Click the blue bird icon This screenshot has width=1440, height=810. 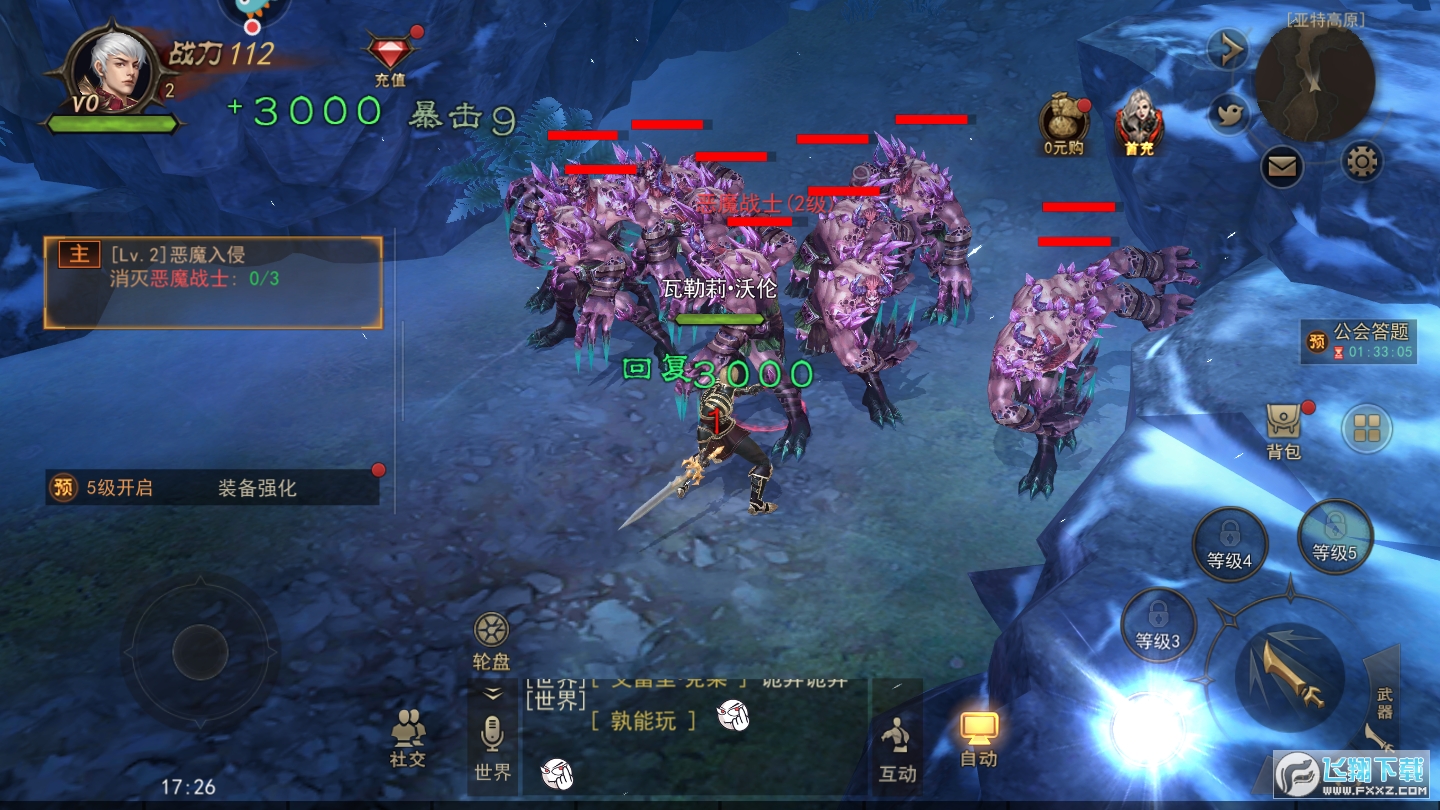click(1229, 114)
